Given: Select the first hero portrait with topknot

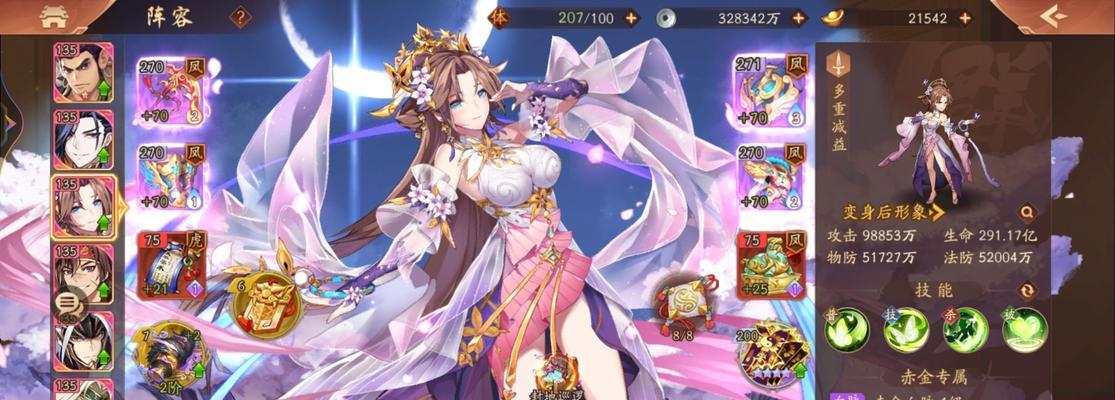Looking at the screenshot, I should point(83,72).
